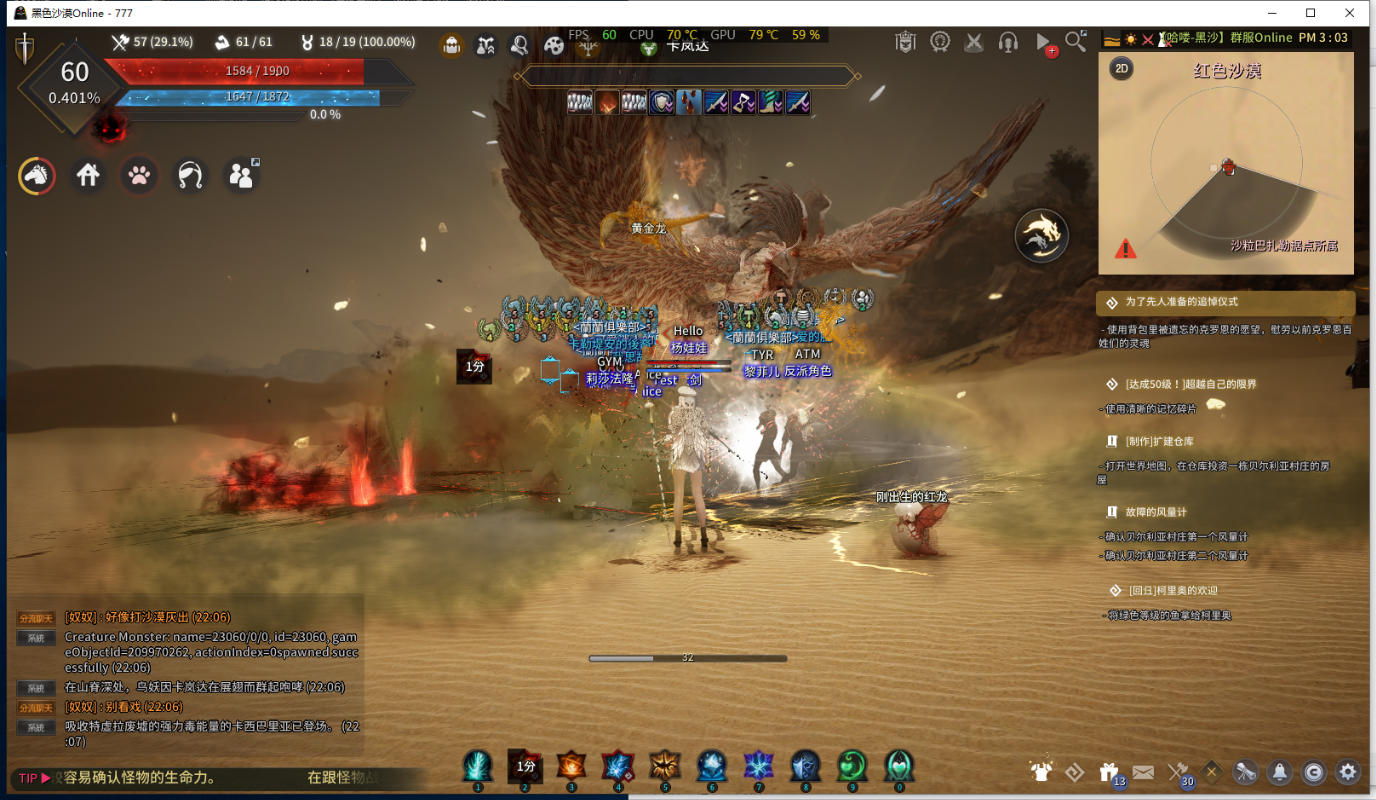Use the green swirl skill in slot 9

pos(852,767)
